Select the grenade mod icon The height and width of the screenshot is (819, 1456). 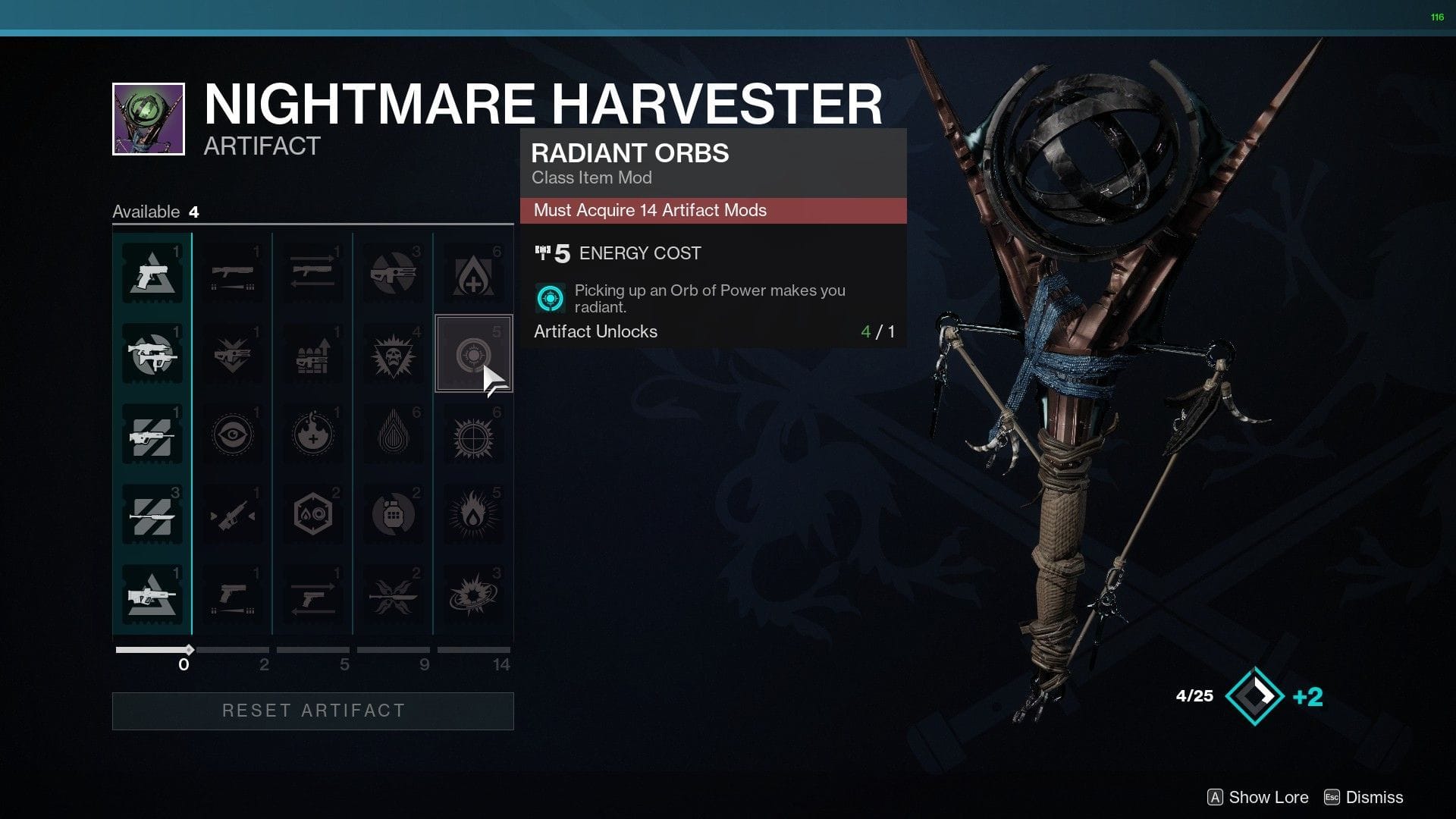click(x=394, y=513)
